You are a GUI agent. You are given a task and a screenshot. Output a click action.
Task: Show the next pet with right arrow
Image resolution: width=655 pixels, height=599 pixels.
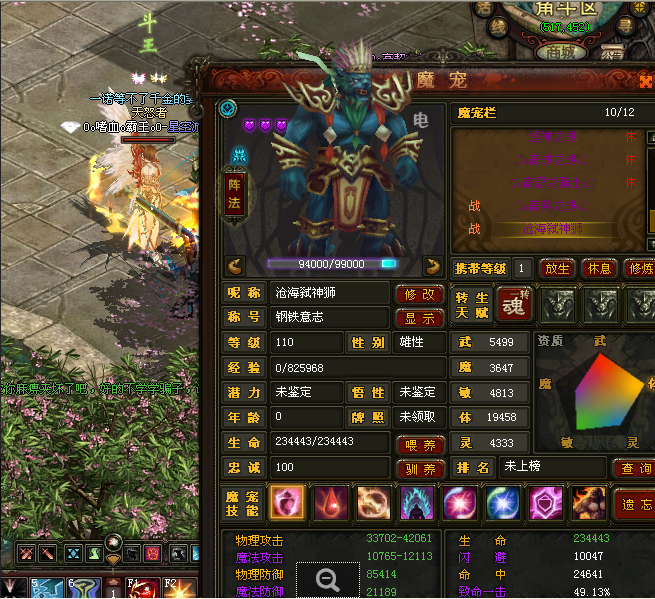(x=433, y=265)
